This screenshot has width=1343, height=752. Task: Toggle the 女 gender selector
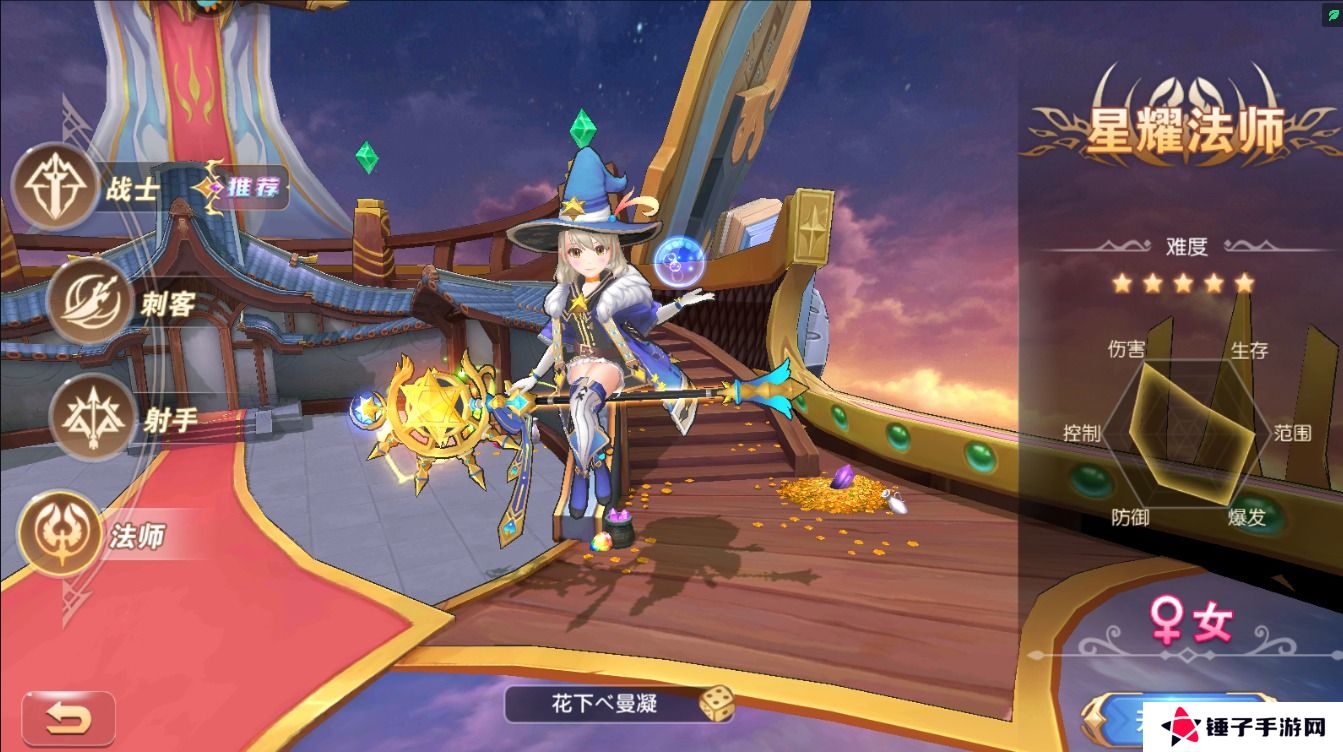tap(1190, 624)
